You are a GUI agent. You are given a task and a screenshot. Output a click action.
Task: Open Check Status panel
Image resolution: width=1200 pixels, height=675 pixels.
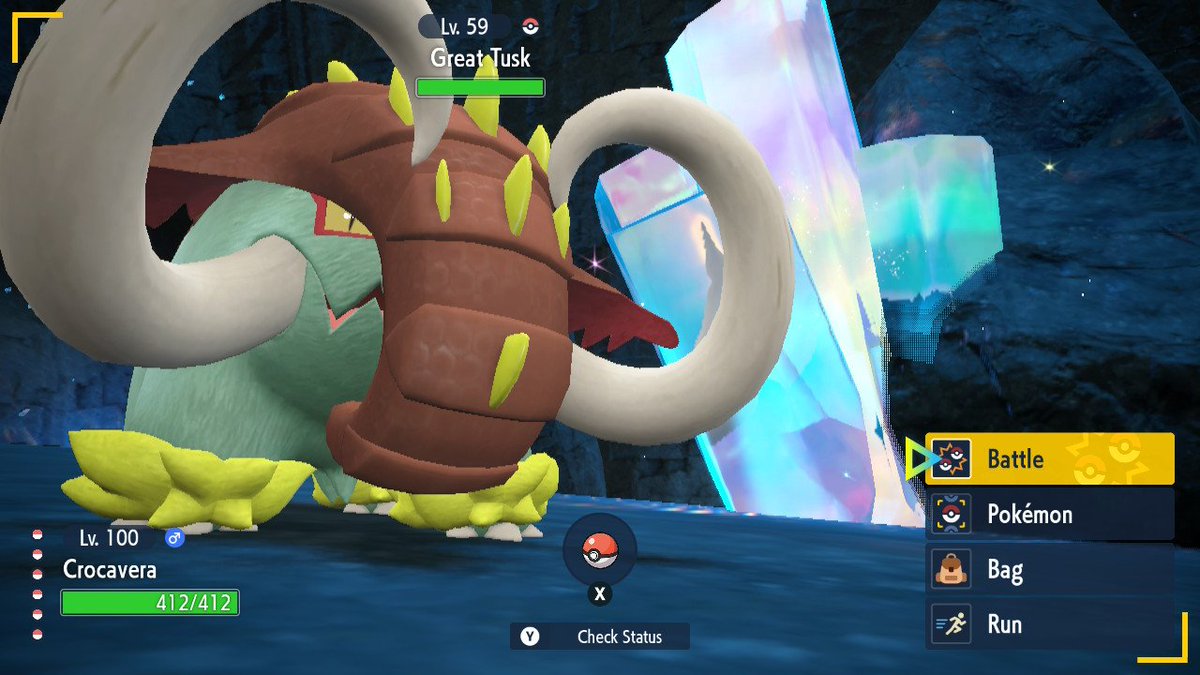click(x=600, y=636)
